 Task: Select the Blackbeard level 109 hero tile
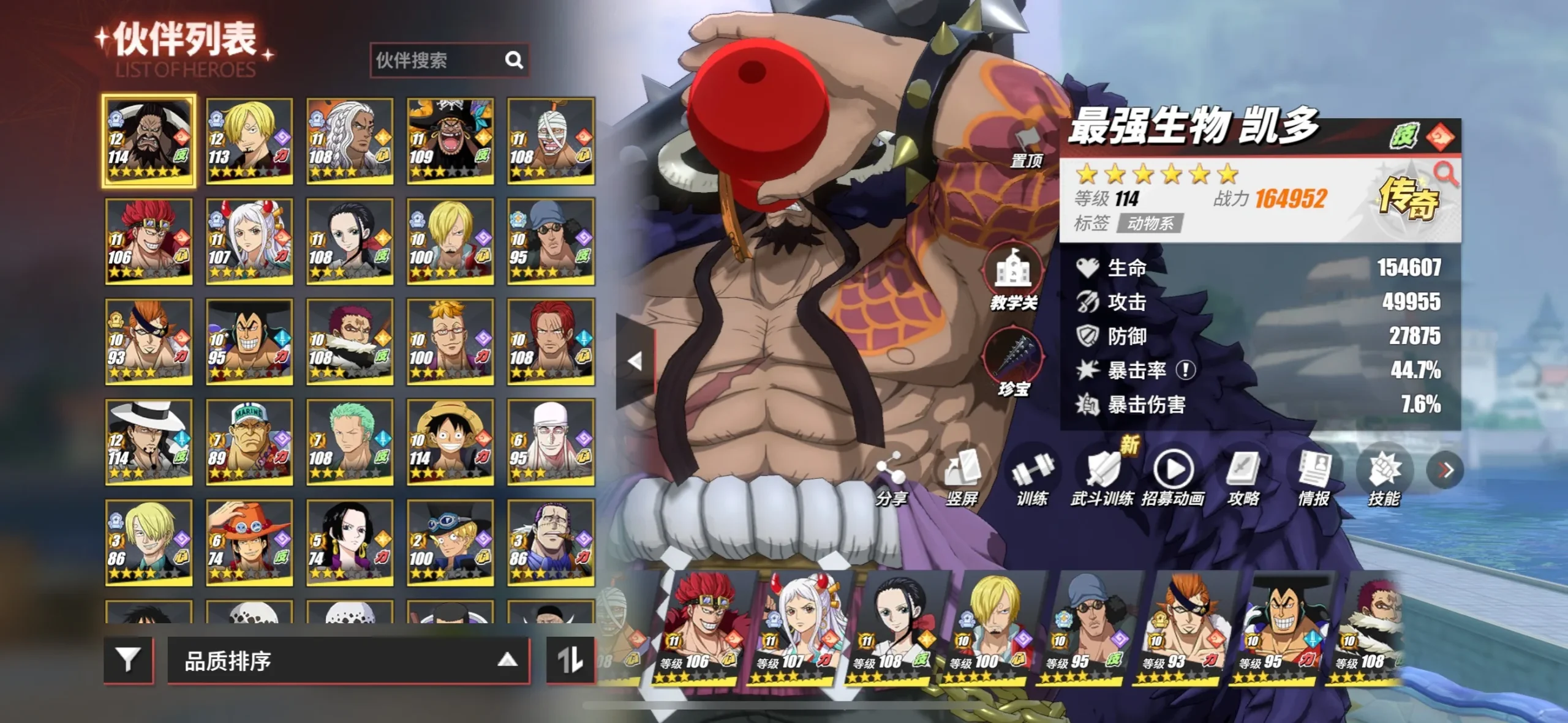click(450, 141)
